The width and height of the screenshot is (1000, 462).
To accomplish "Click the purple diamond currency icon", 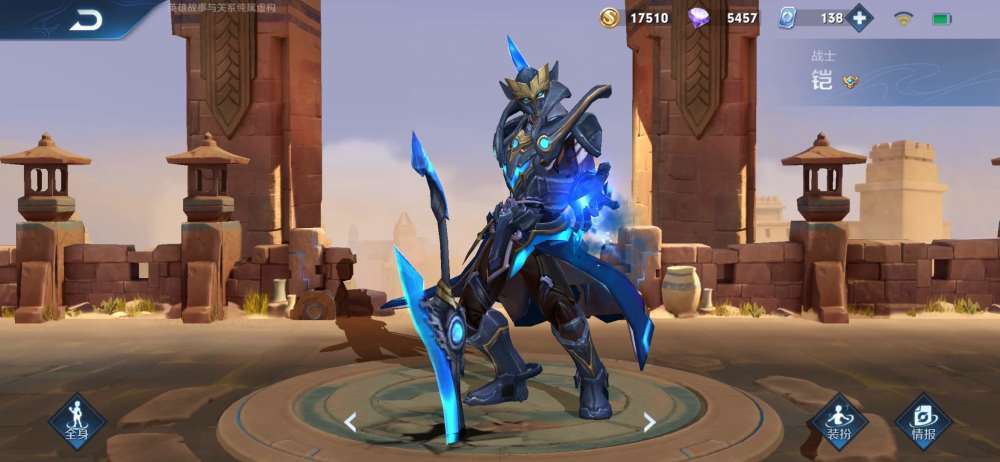I will coord(699,18).
